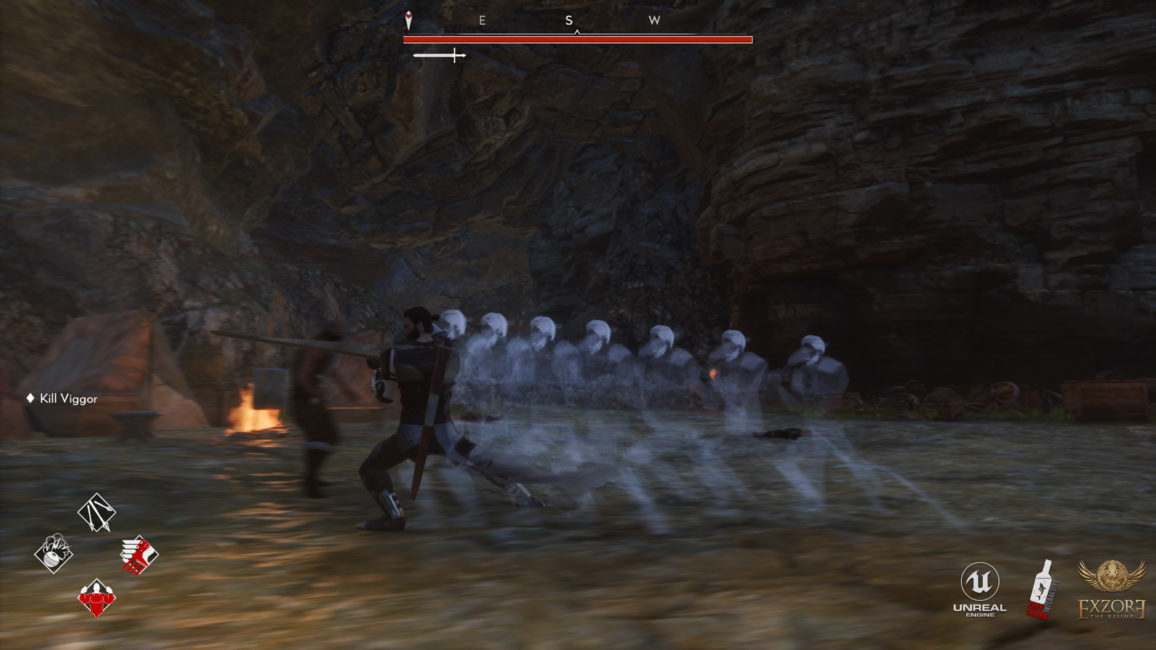Trigger the red strongman rage ability
This screenshot has width=1156, height=650.
click(97, 598)
